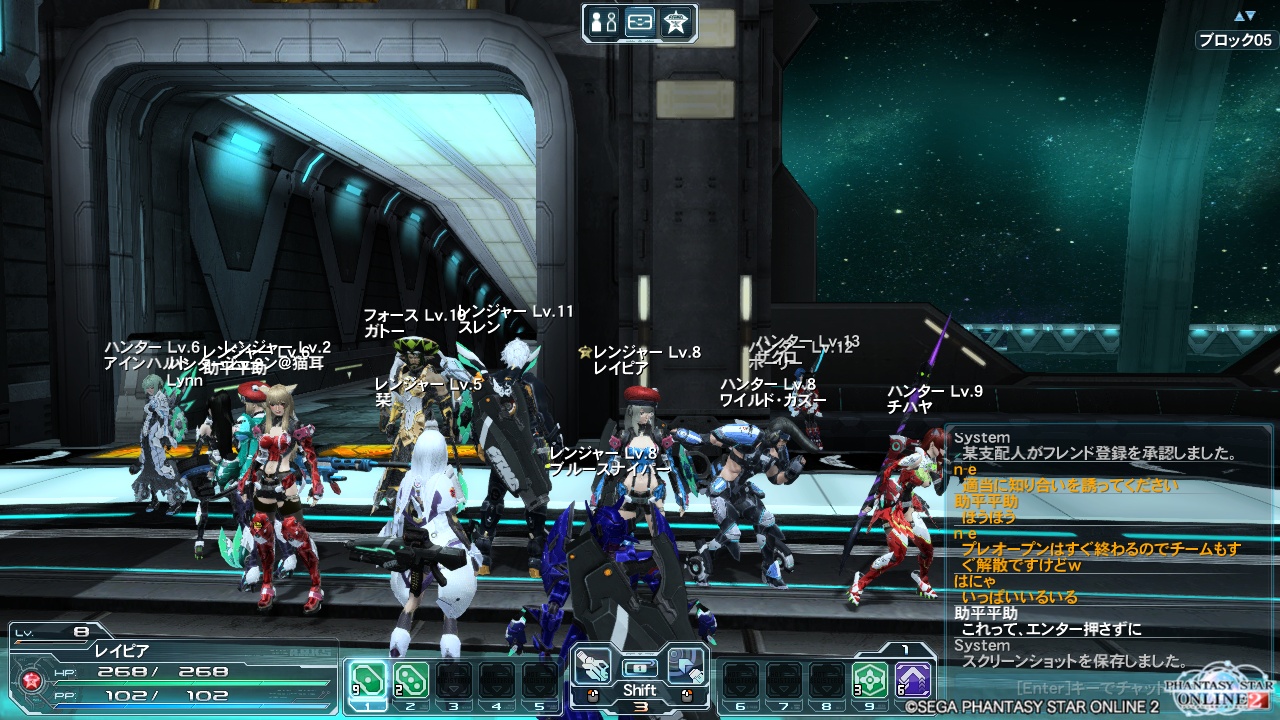Activate the green gear item in slot 9
This screenshot has height=720, width=1280.
pos(870,680)
